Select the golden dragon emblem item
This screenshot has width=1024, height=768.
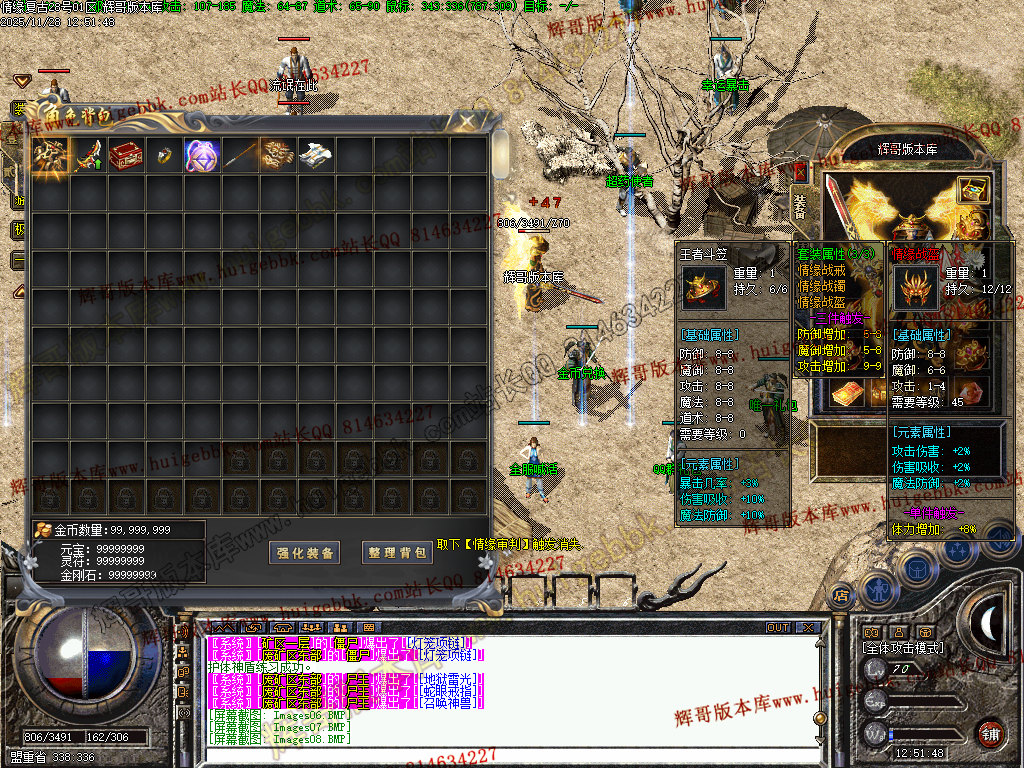(278, 156)
